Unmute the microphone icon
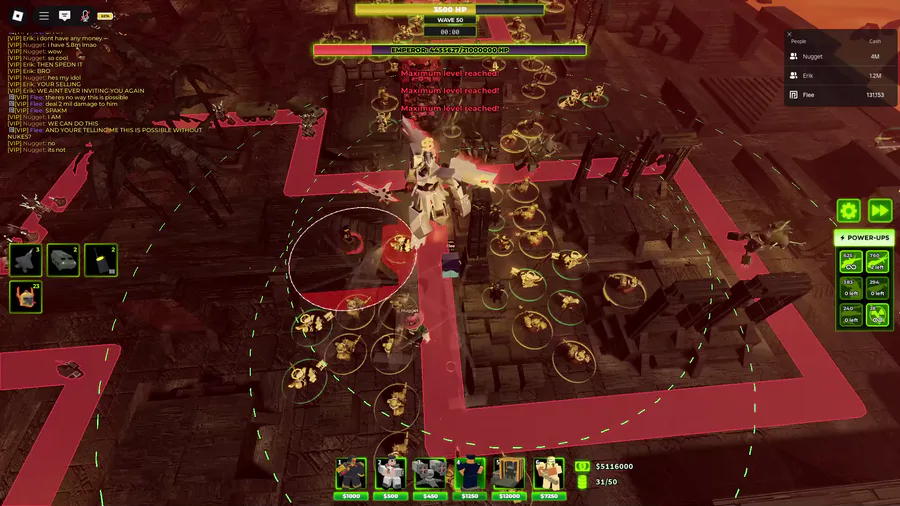 85,16
